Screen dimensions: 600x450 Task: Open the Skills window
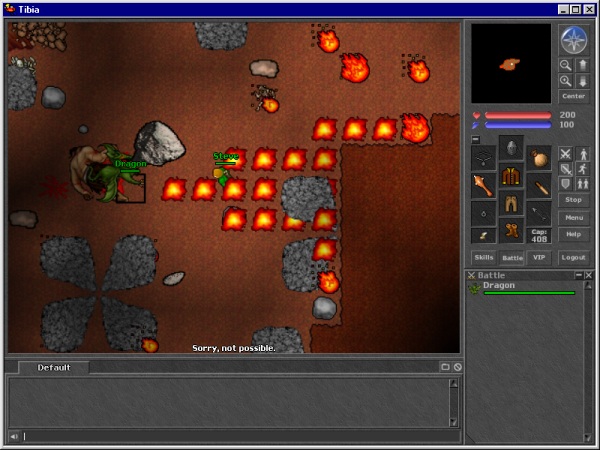484,257
